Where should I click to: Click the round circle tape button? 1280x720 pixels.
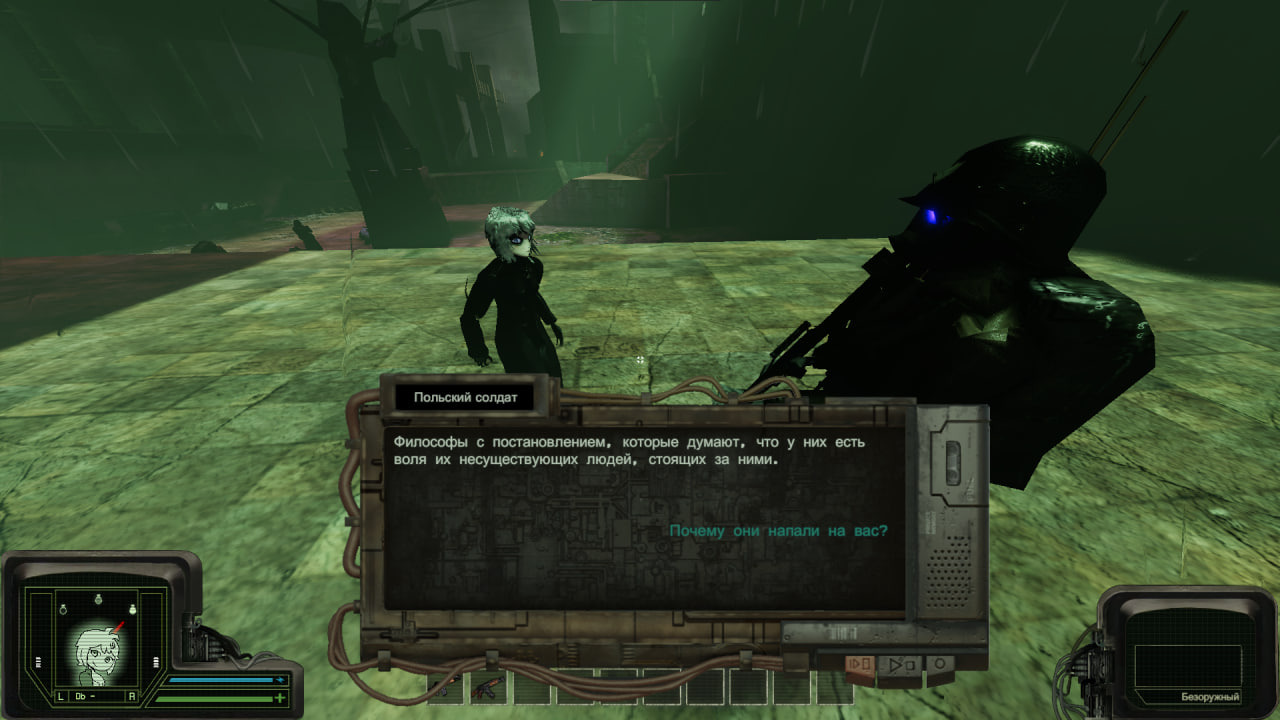pyautogui.click(x=940, y=663)
